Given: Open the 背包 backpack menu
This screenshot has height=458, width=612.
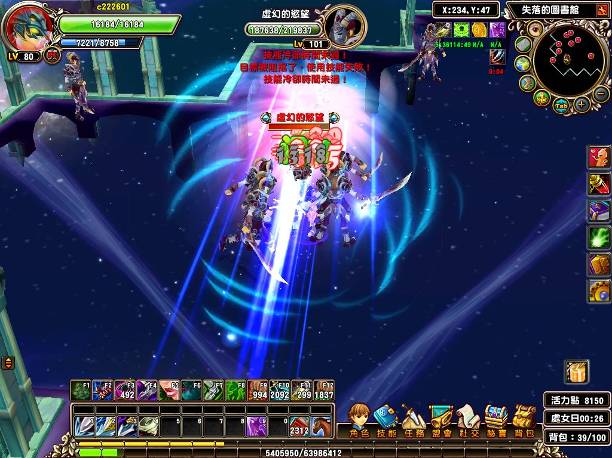Looking at the screenshot, I should 522,419.
